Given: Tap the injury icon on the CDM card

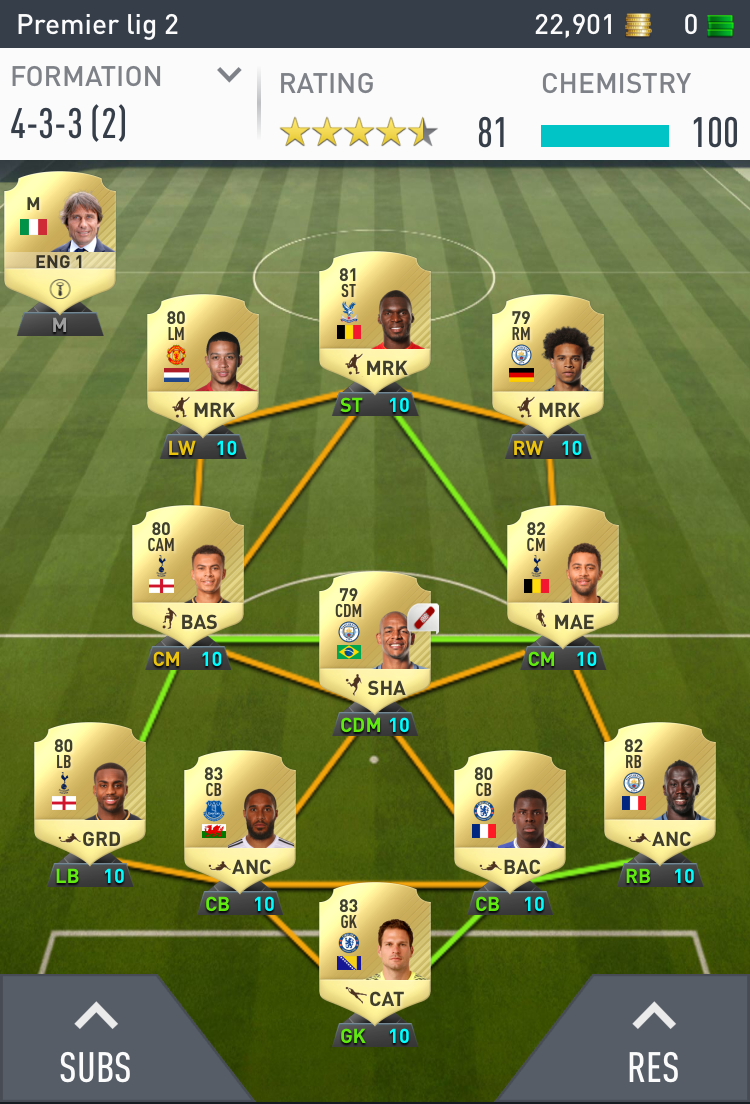Looking at the screenshot, I should (x=422, y=618).
